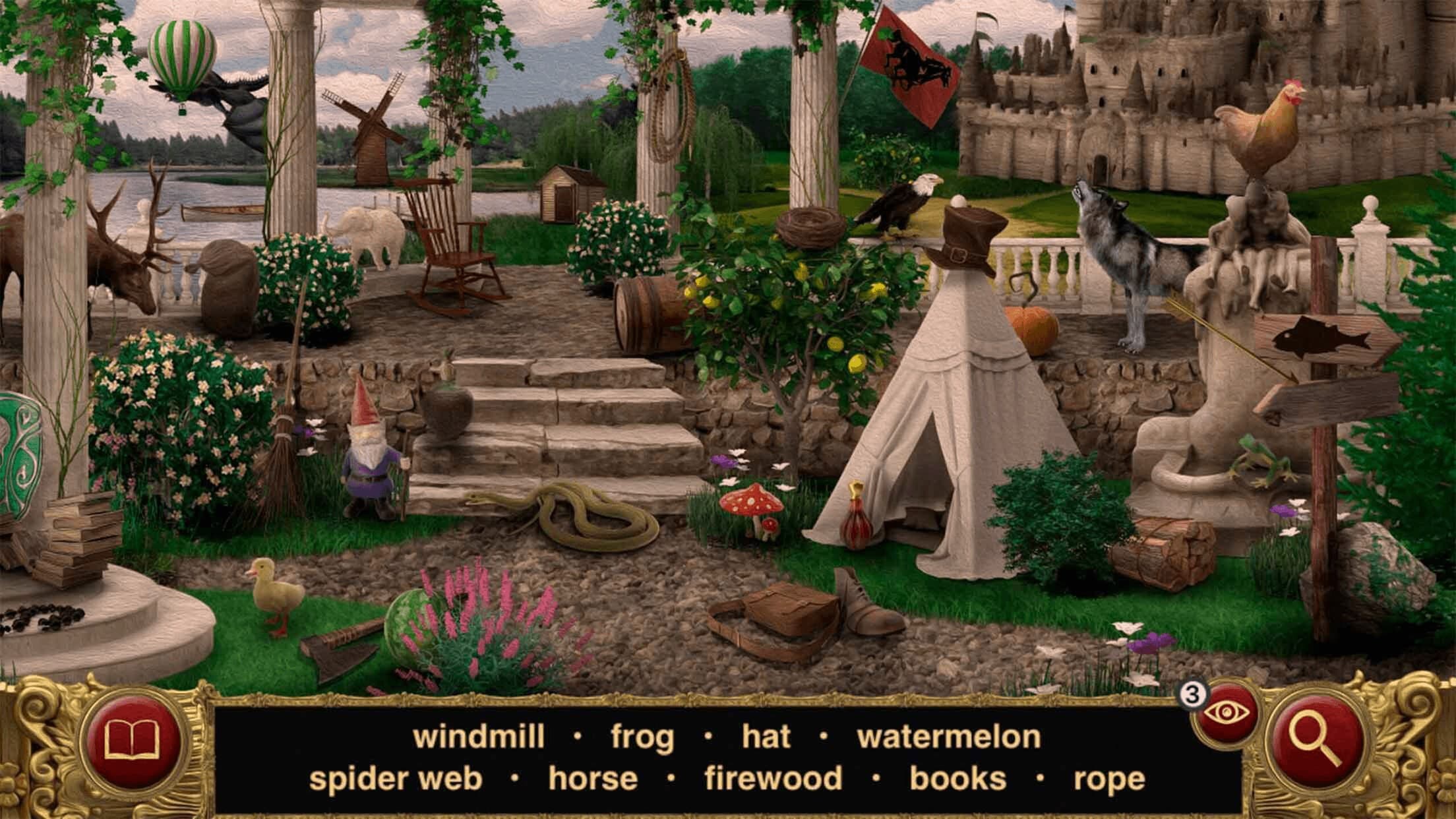Click 'horse' in the word list
Image resolution: width=1456 pixels, height=819 pixels.
[592, 778]
